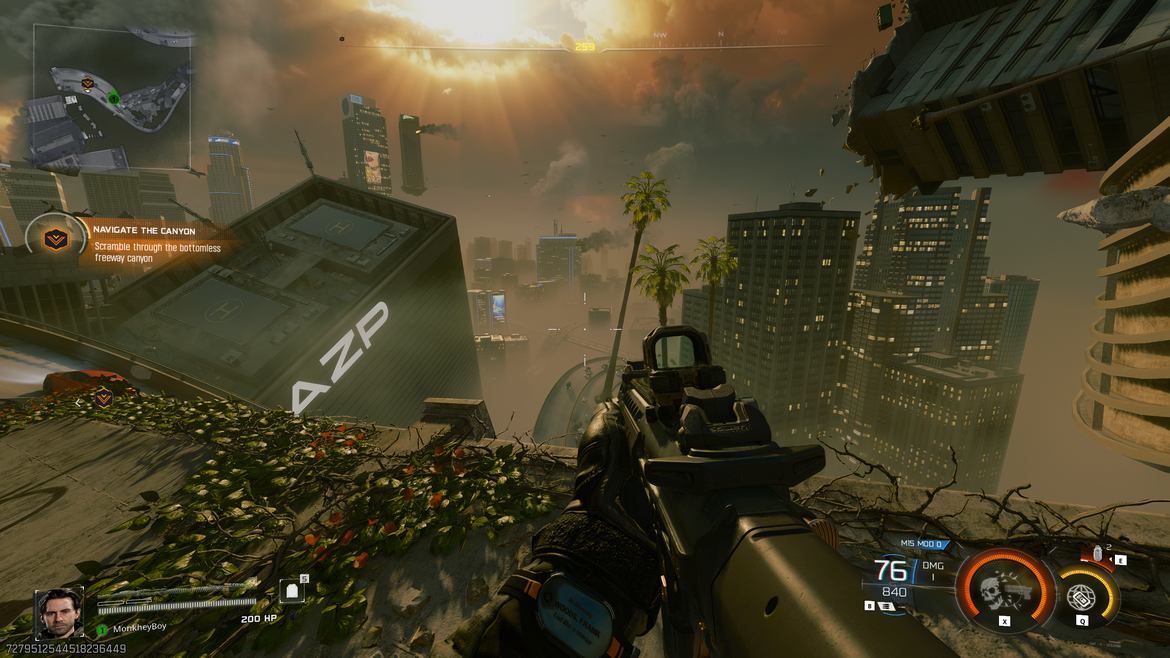This screenshot has width=1170, height=658.
Task: Select the player character portrait
Action: [59, 612]
